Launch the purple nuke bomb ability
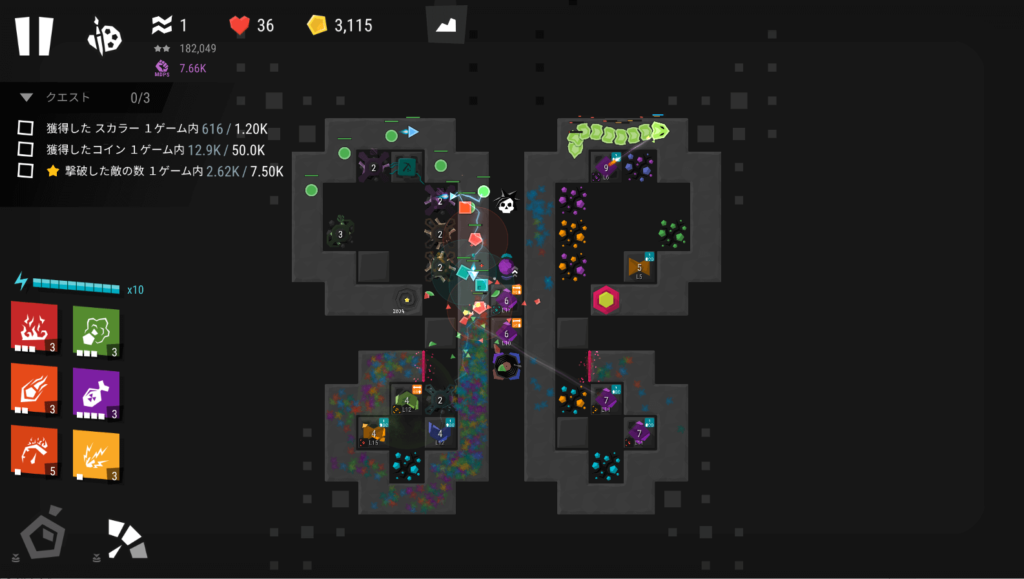 pos(96,389)
